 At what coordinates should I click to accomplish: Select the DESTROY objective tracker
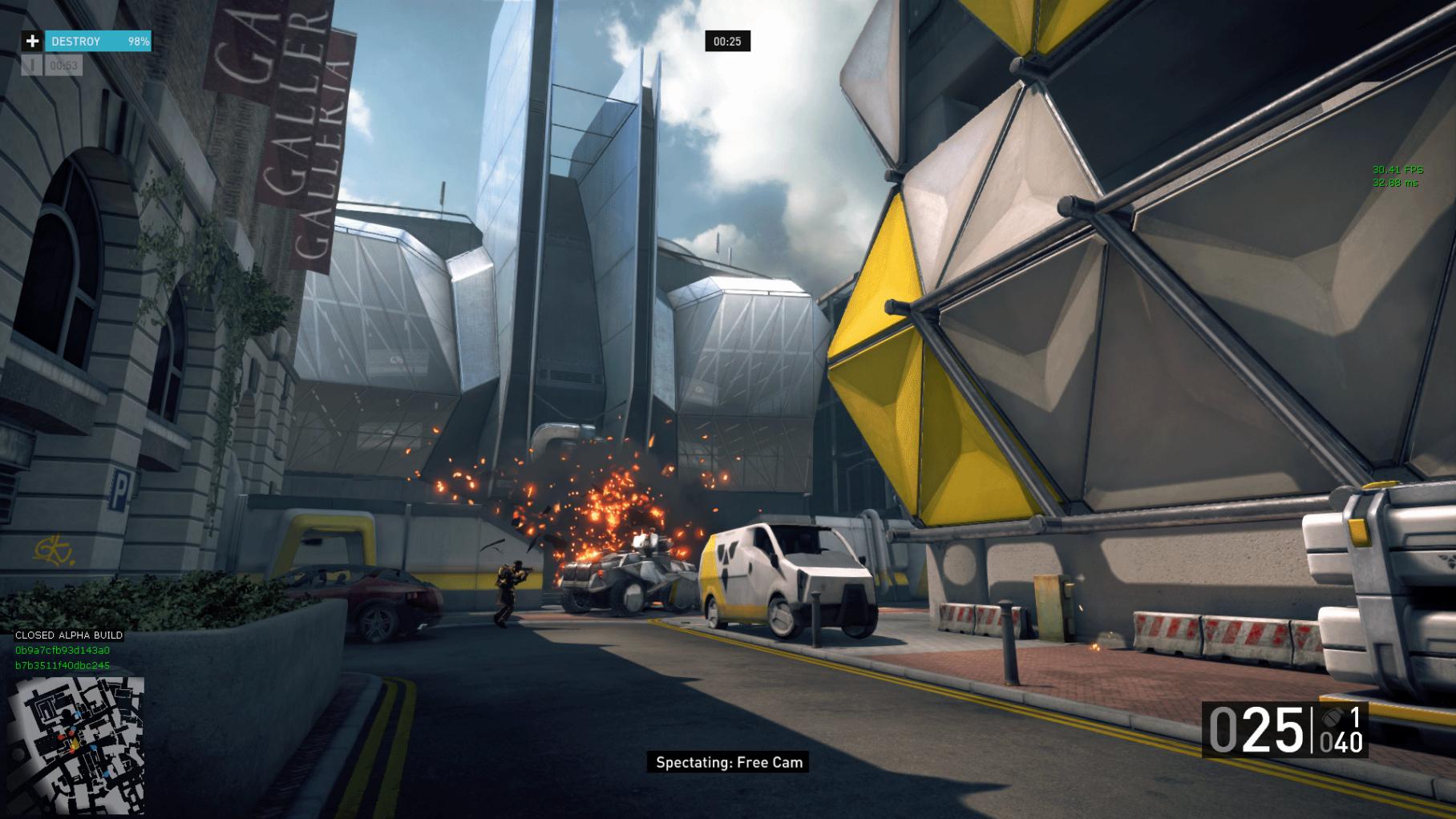tap(98, 41)
